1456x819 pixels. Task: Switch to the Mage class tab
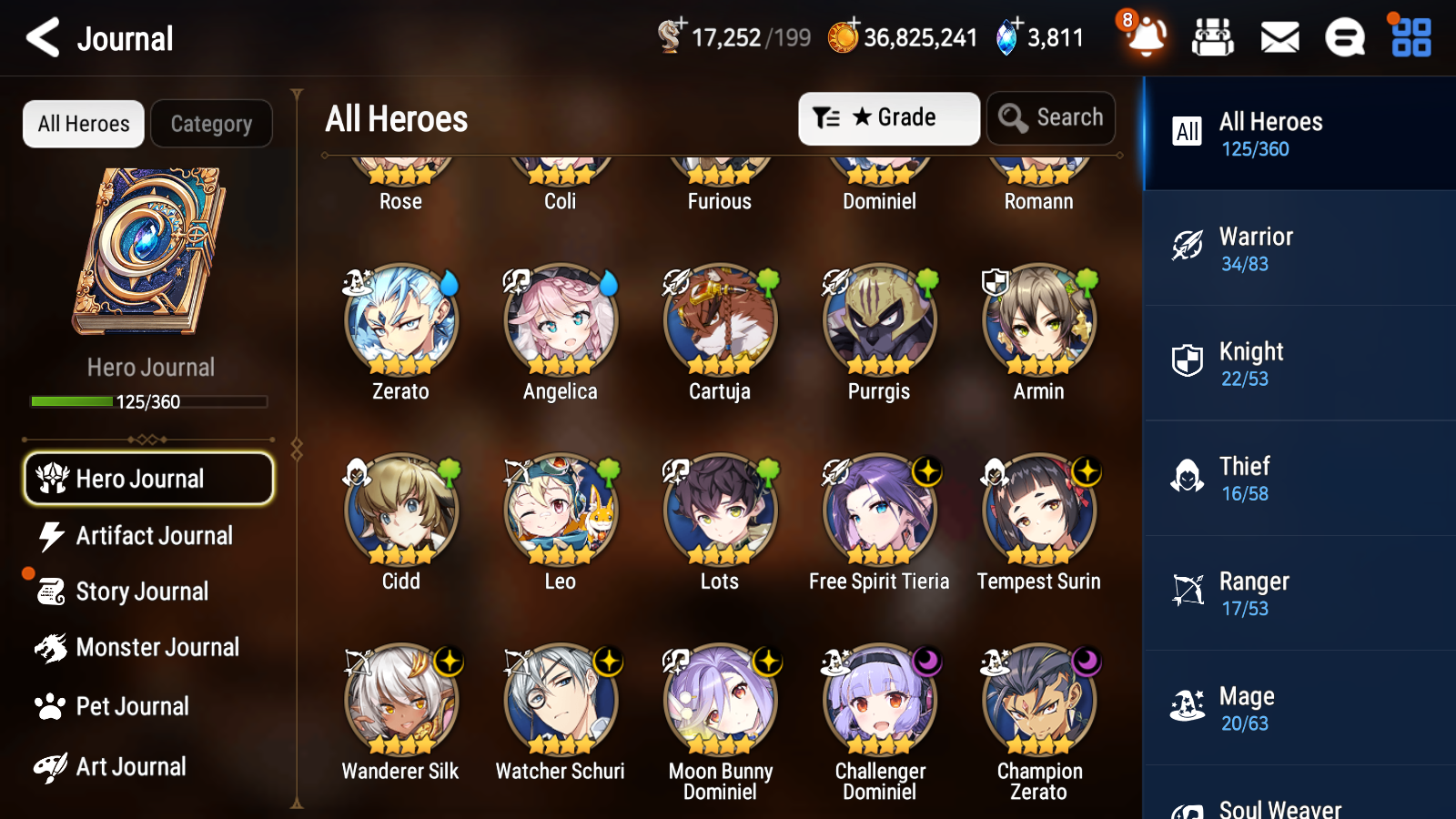pos(1299,709)
